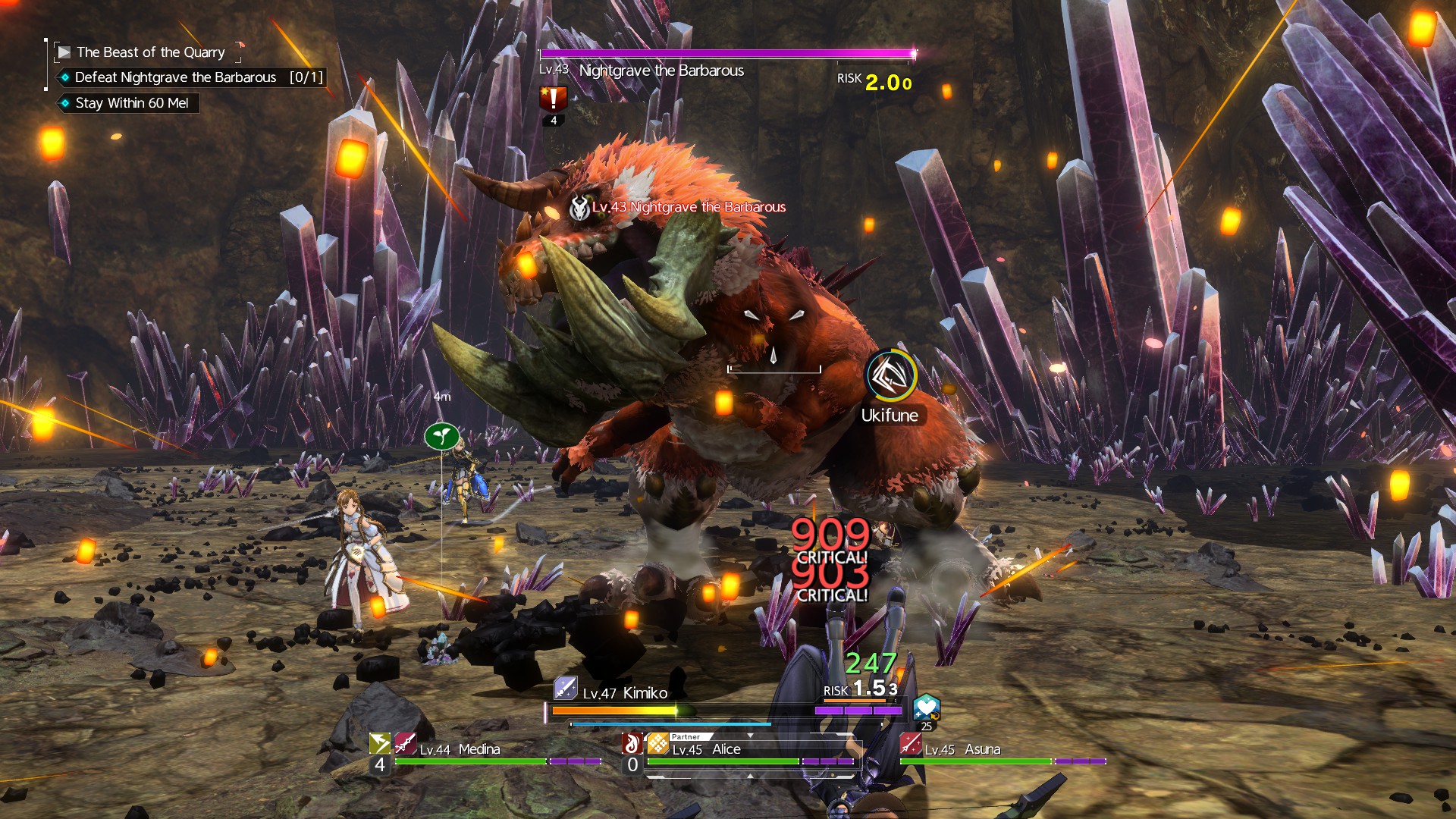Use the heart healing icon beside Kimiko's bar
This screenshot has height=819, width=1456.
point(926,707)
